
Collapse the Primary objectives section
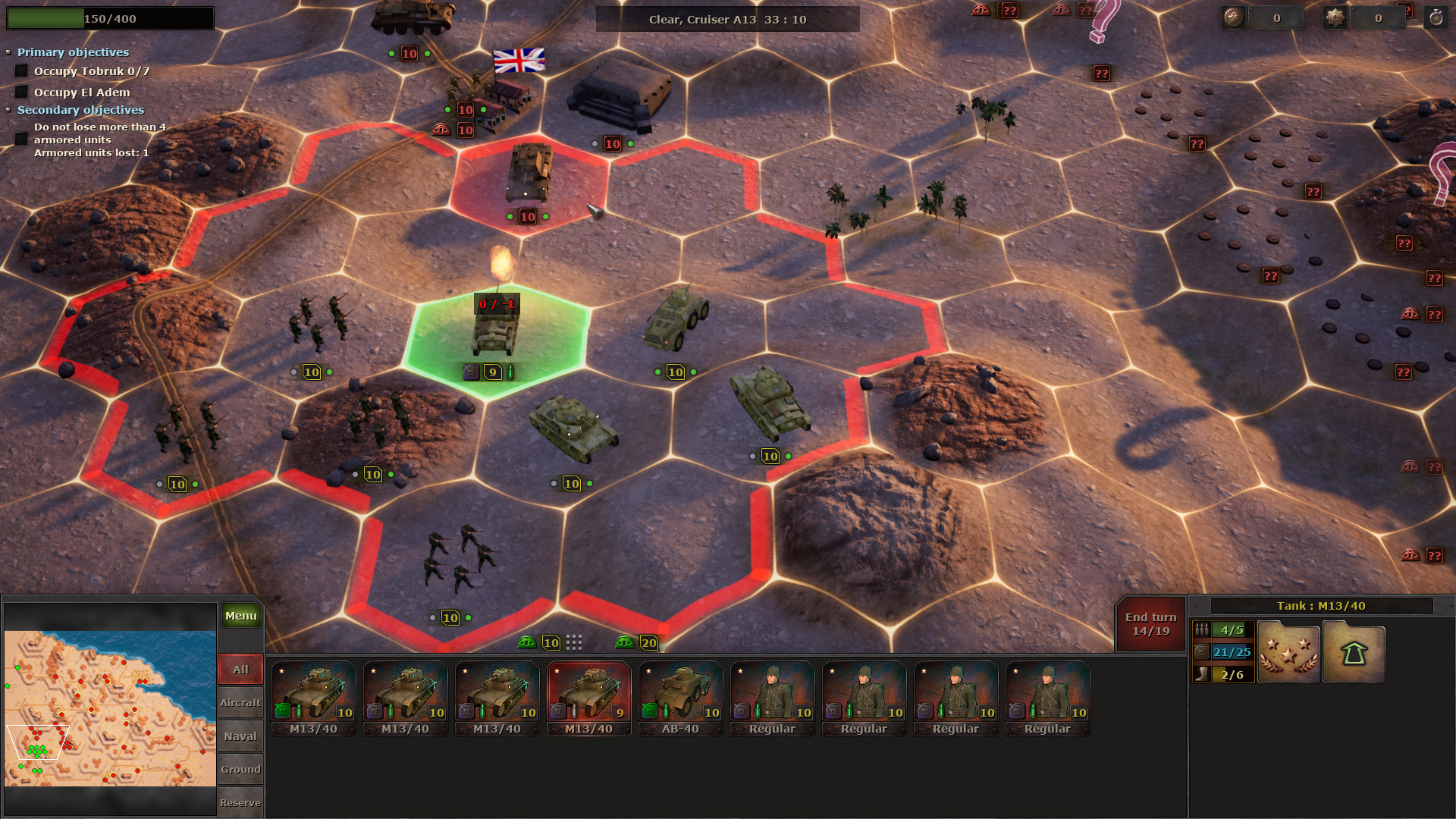[x=9, y=52]
